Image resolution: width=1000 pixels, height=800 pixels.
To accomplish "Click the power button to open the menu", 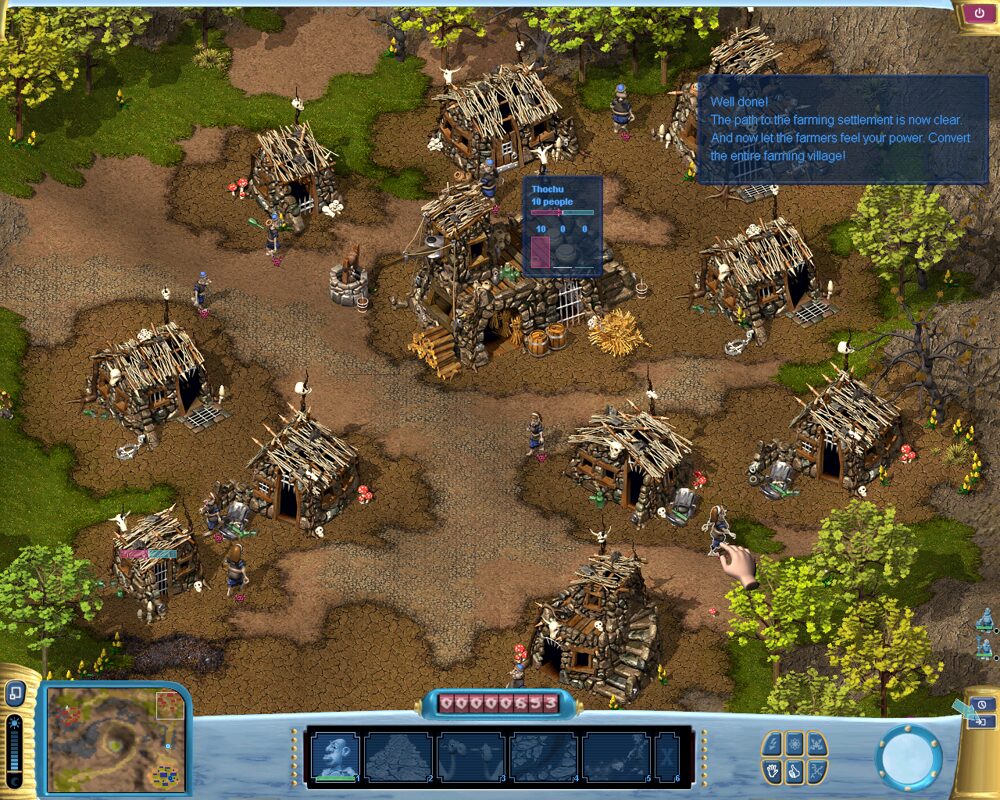I will tap(975, 14).
